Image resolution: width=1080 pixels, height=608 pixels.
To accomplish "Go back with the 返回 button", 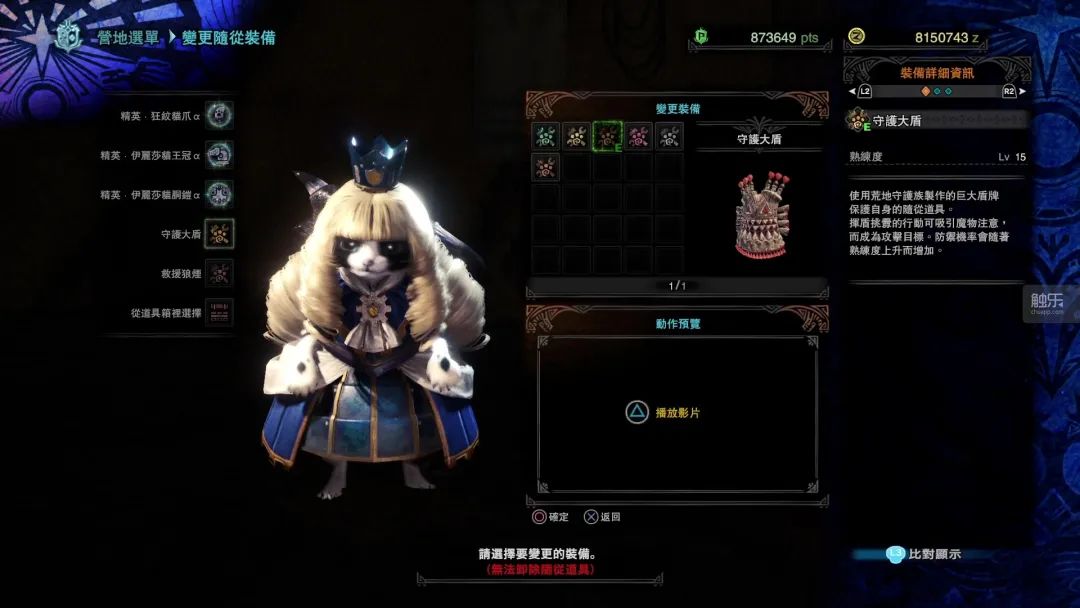I will pyautogui.click(x=603, y=517).
